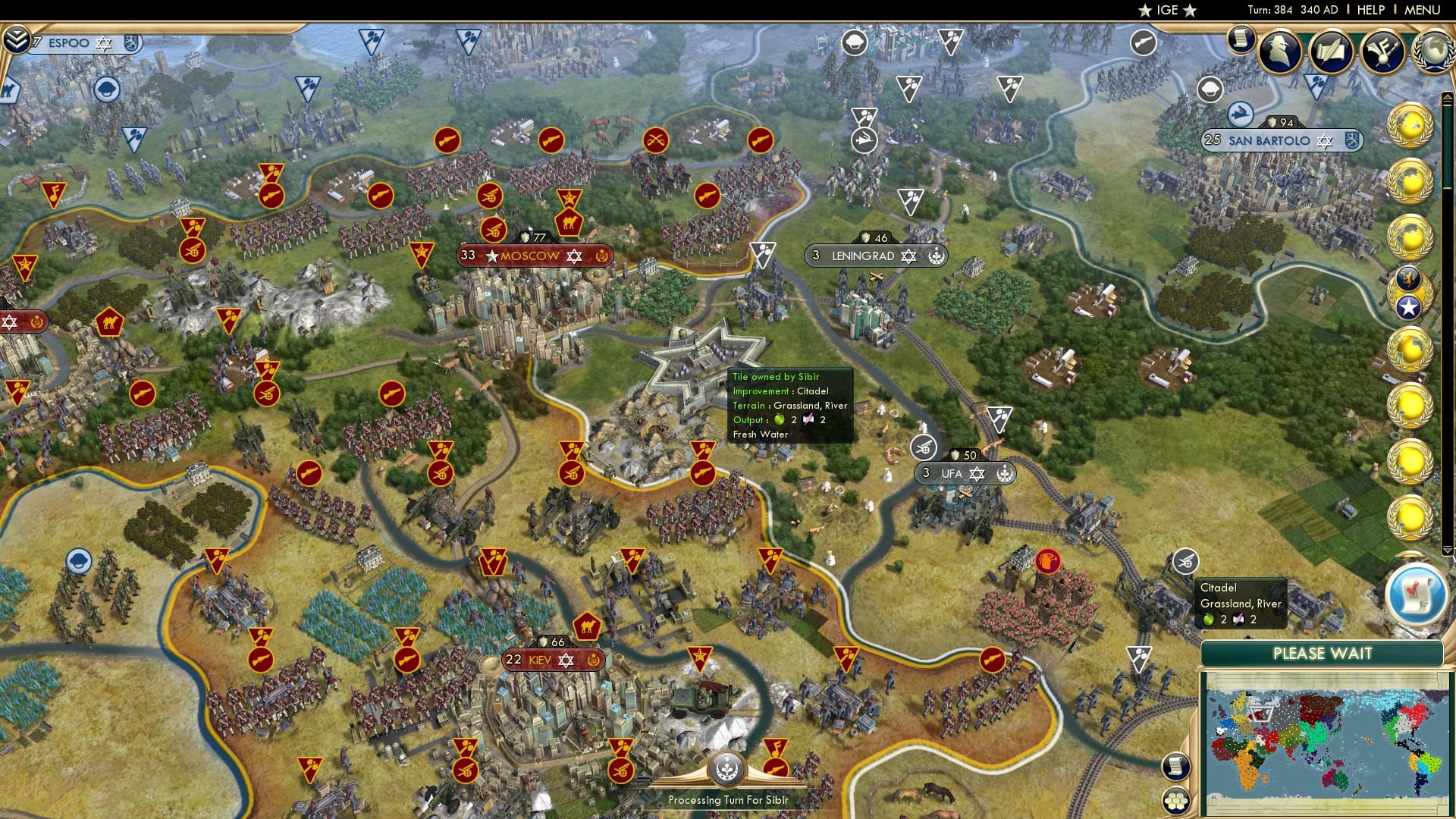Viewport: 1456px width, 819px height.
Task: Toggle the hex icon below the minimap scroll
Action: pos(1177,799)
